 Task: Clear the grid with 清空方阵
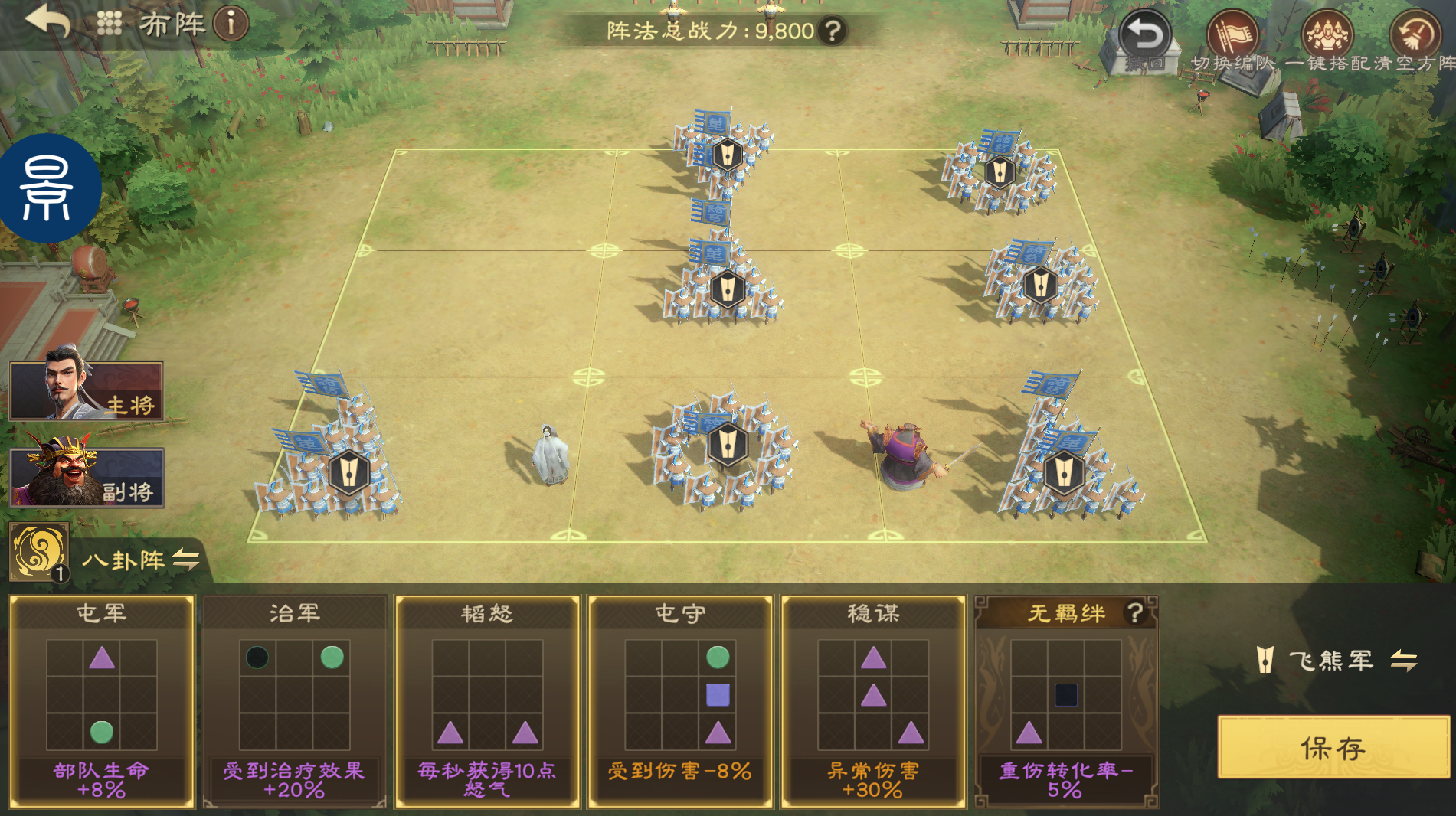point(1415,38)
